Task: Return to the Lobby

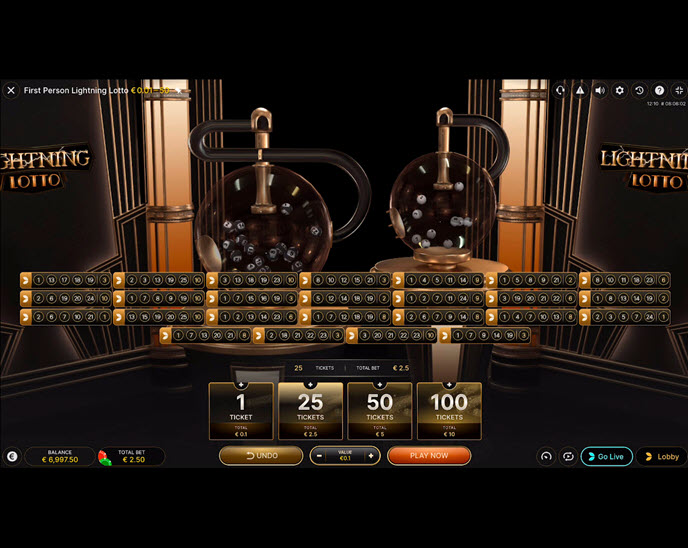Action: [x=662, y=456]
